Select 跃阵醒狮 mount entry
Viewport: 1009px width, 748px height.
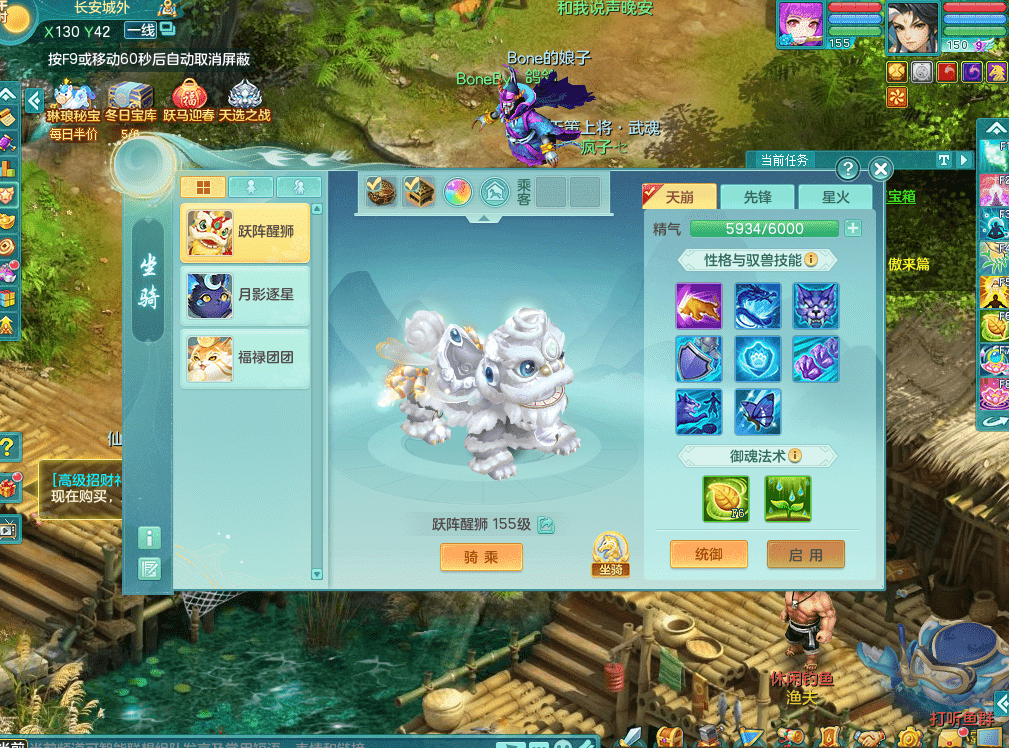[x=245, y=234]
